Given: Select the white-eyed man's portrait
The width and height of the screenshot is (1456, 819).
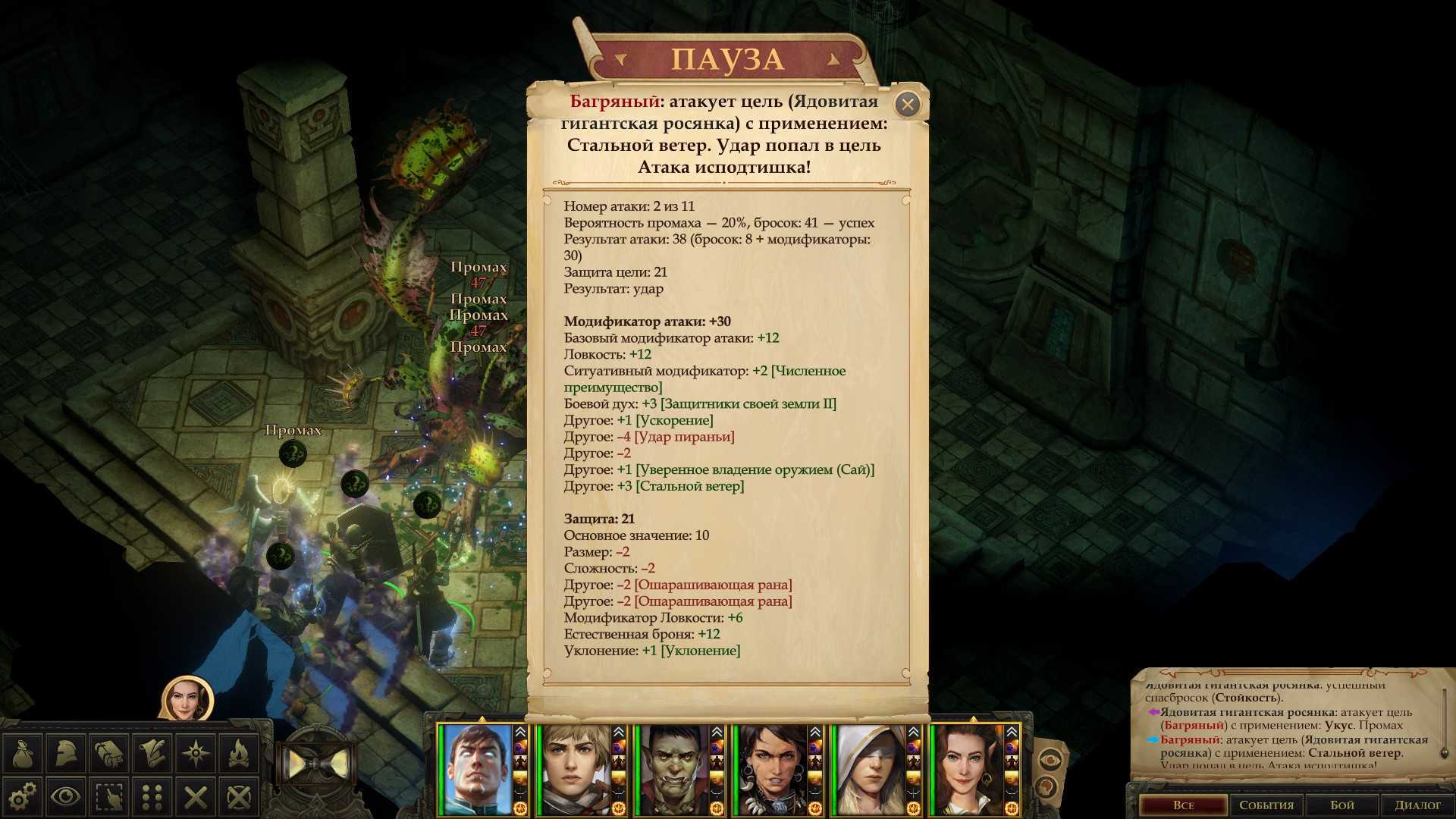Looking at the screenshot, I should (477, 770).
